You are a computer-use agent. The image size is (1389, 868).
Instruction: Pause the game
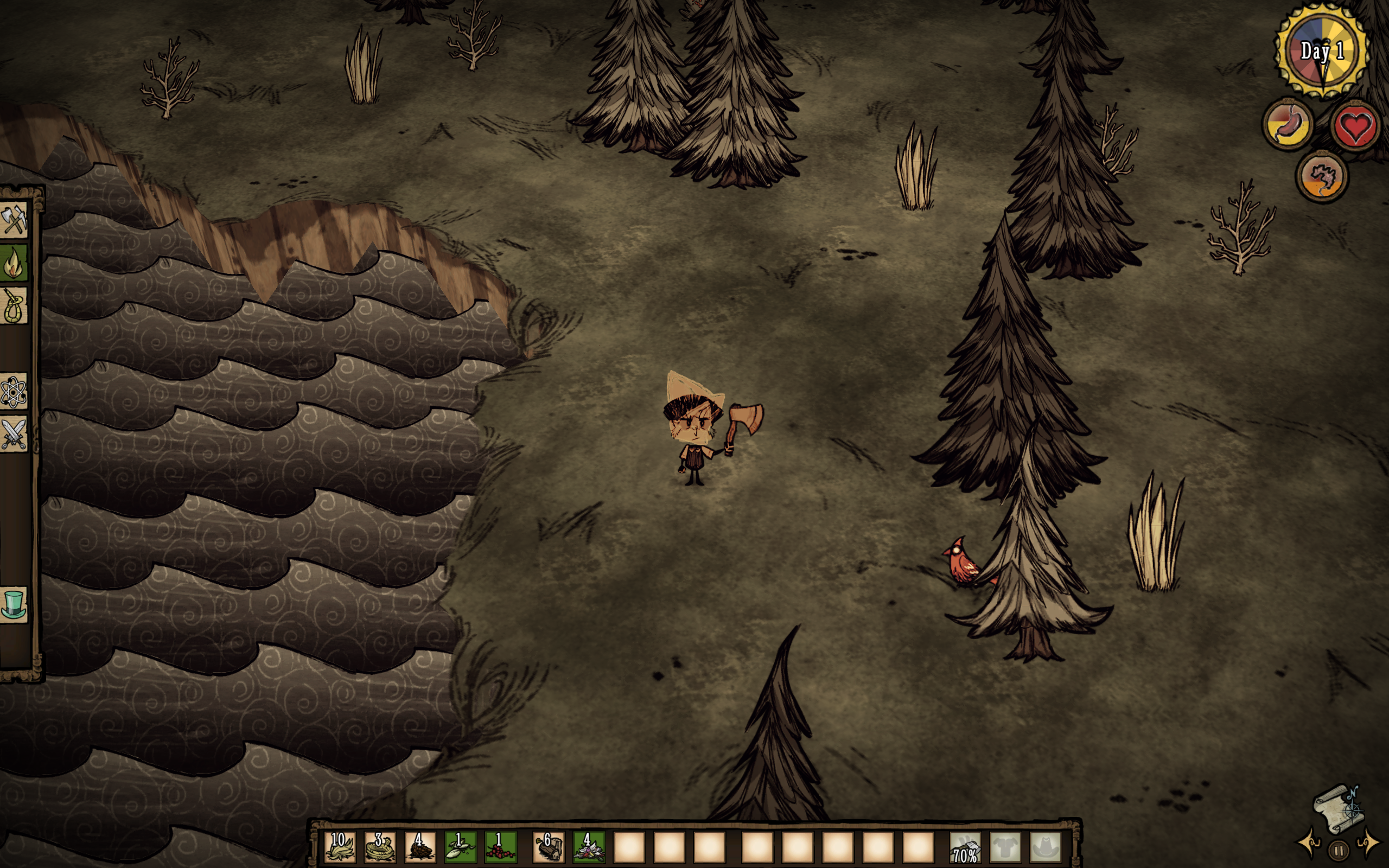(1339, 850)
